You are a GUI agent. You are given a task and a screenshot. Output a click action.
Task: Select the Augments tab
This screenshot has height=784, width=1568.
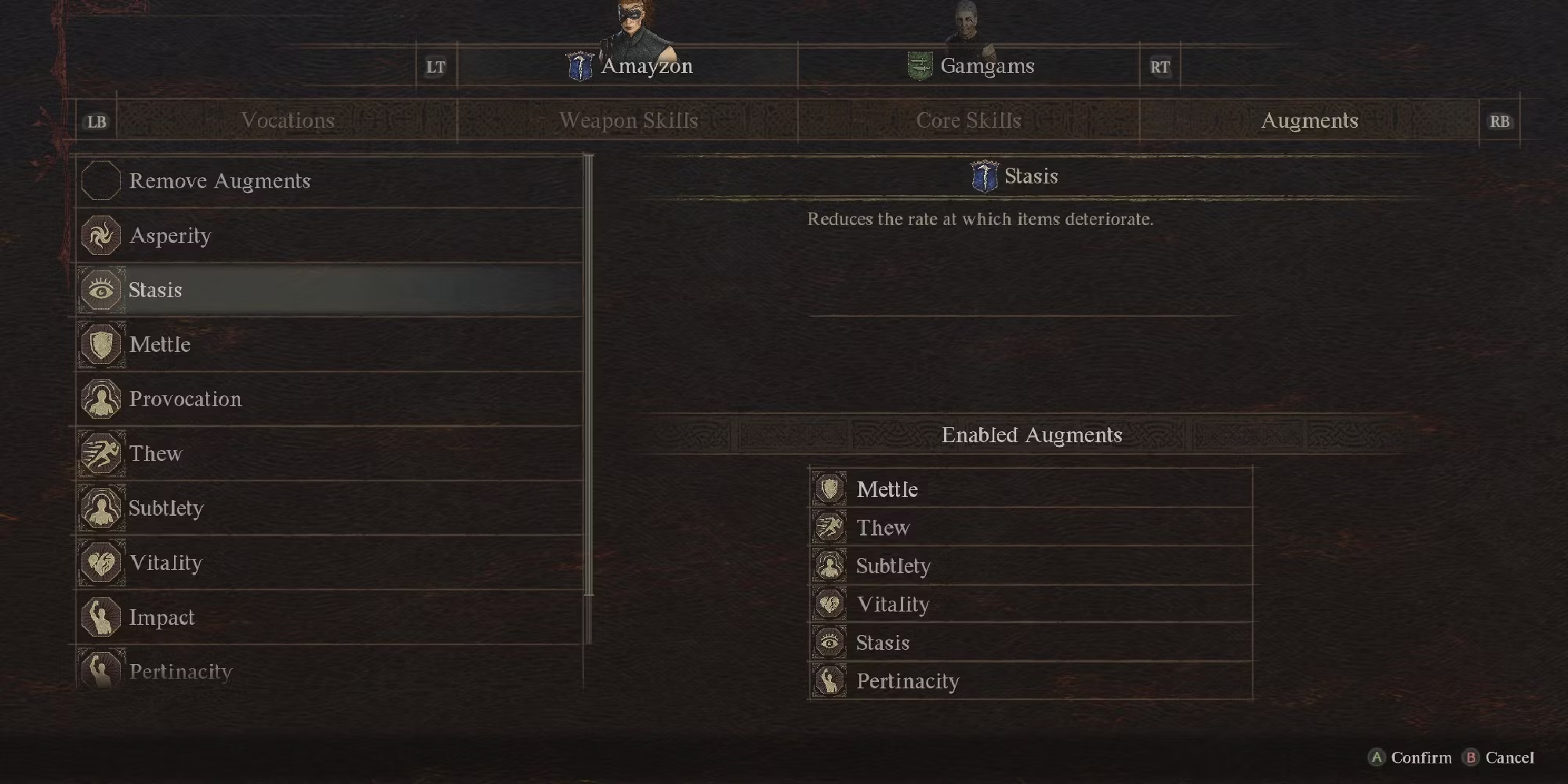pyautogui.click(x=1309, y=121)
